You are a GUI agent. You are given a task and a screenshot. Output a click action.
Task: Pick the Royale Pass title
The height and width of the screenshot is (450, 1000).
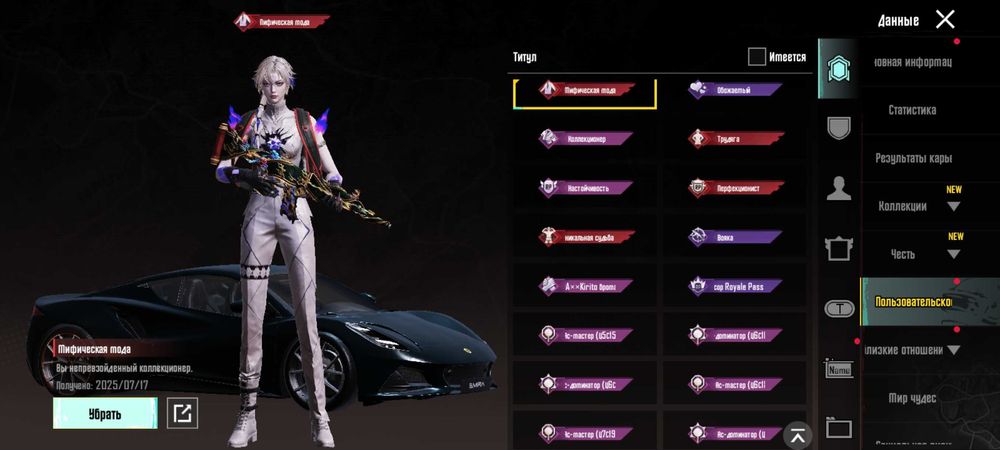pos(735,286)
